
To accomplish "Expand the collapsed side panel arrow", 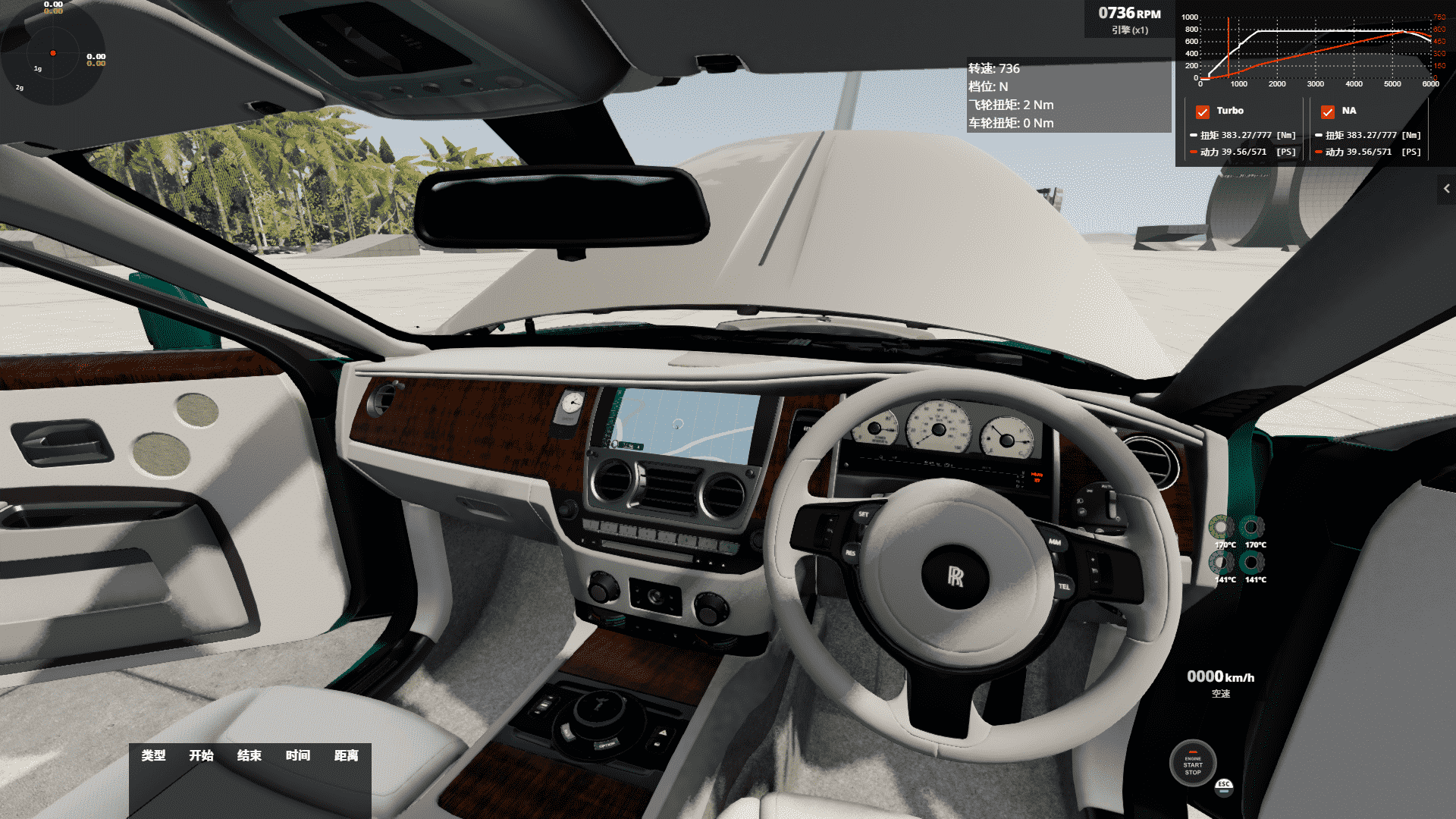I will coord(1446,189).
